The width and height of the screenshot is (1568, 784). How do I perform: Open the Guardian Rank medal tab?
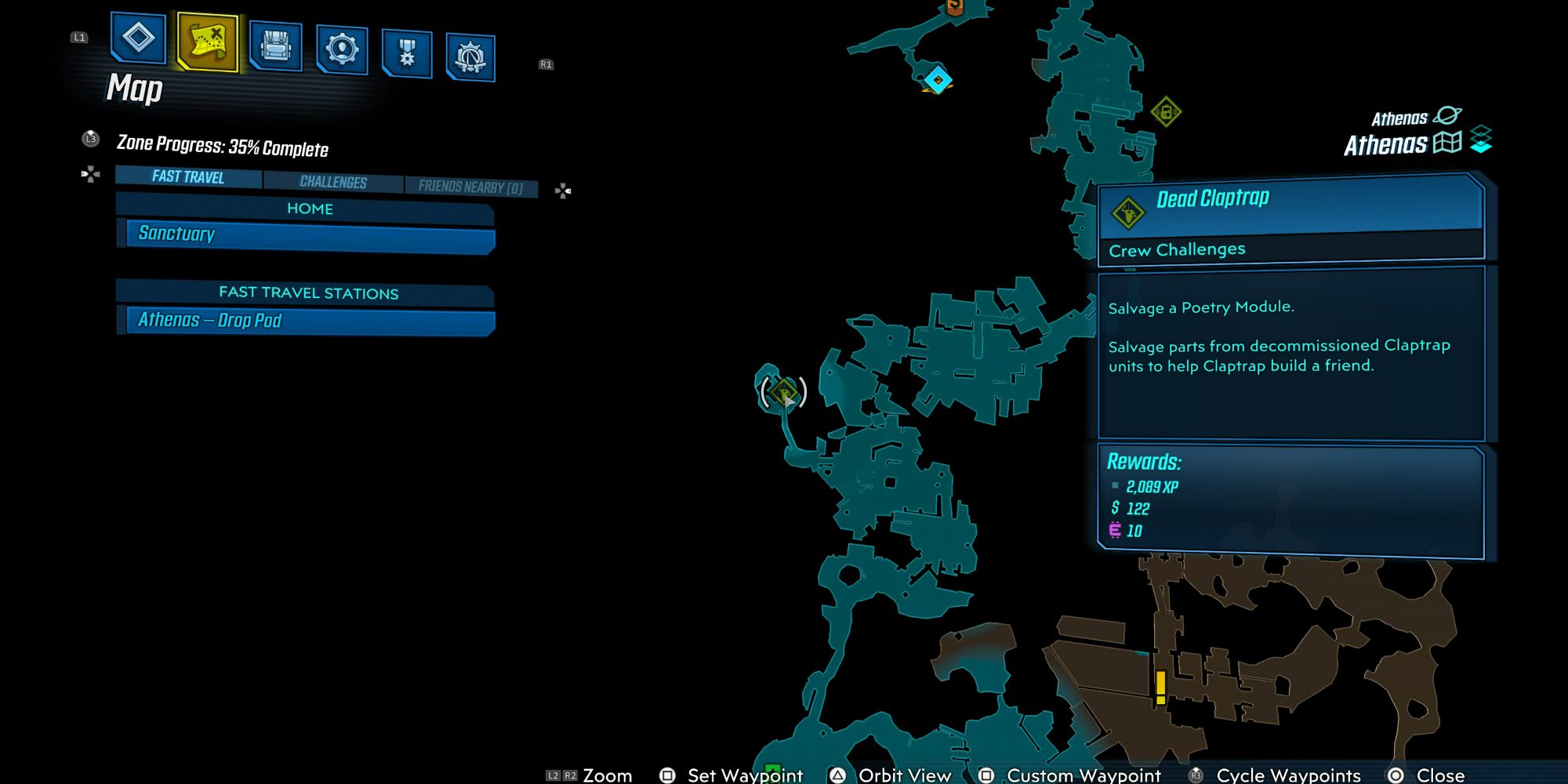407,53
